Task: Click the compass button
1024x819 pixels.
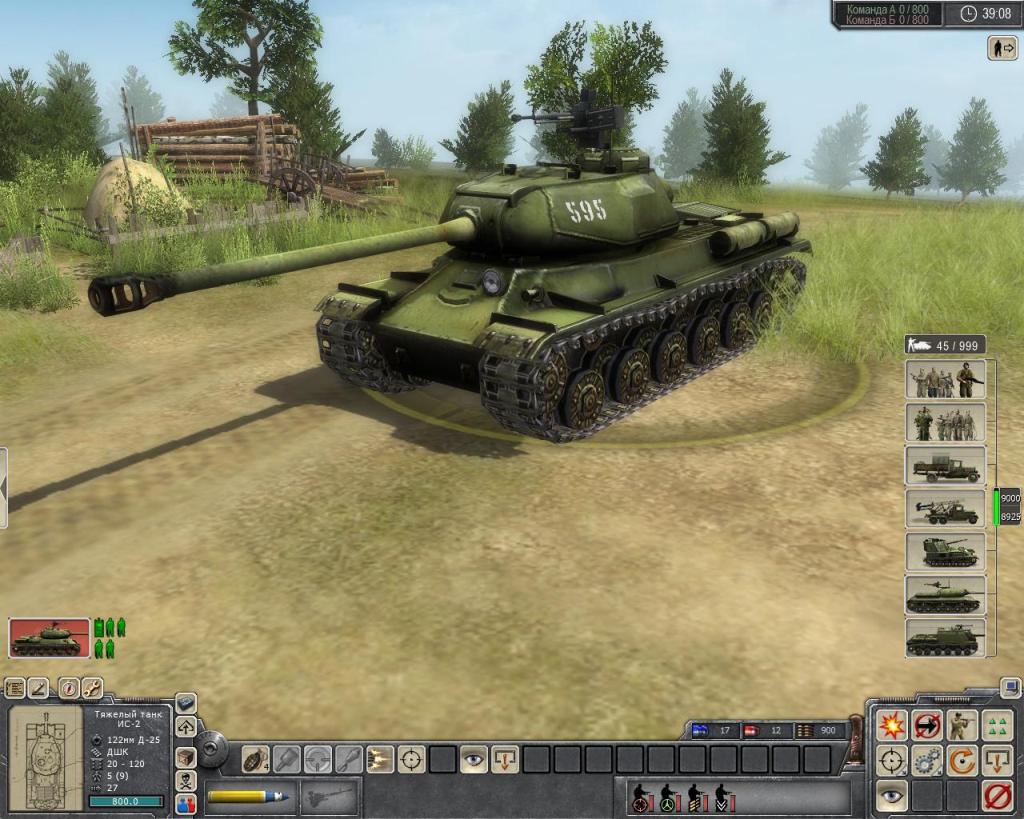Action: (x=67, y=688)
